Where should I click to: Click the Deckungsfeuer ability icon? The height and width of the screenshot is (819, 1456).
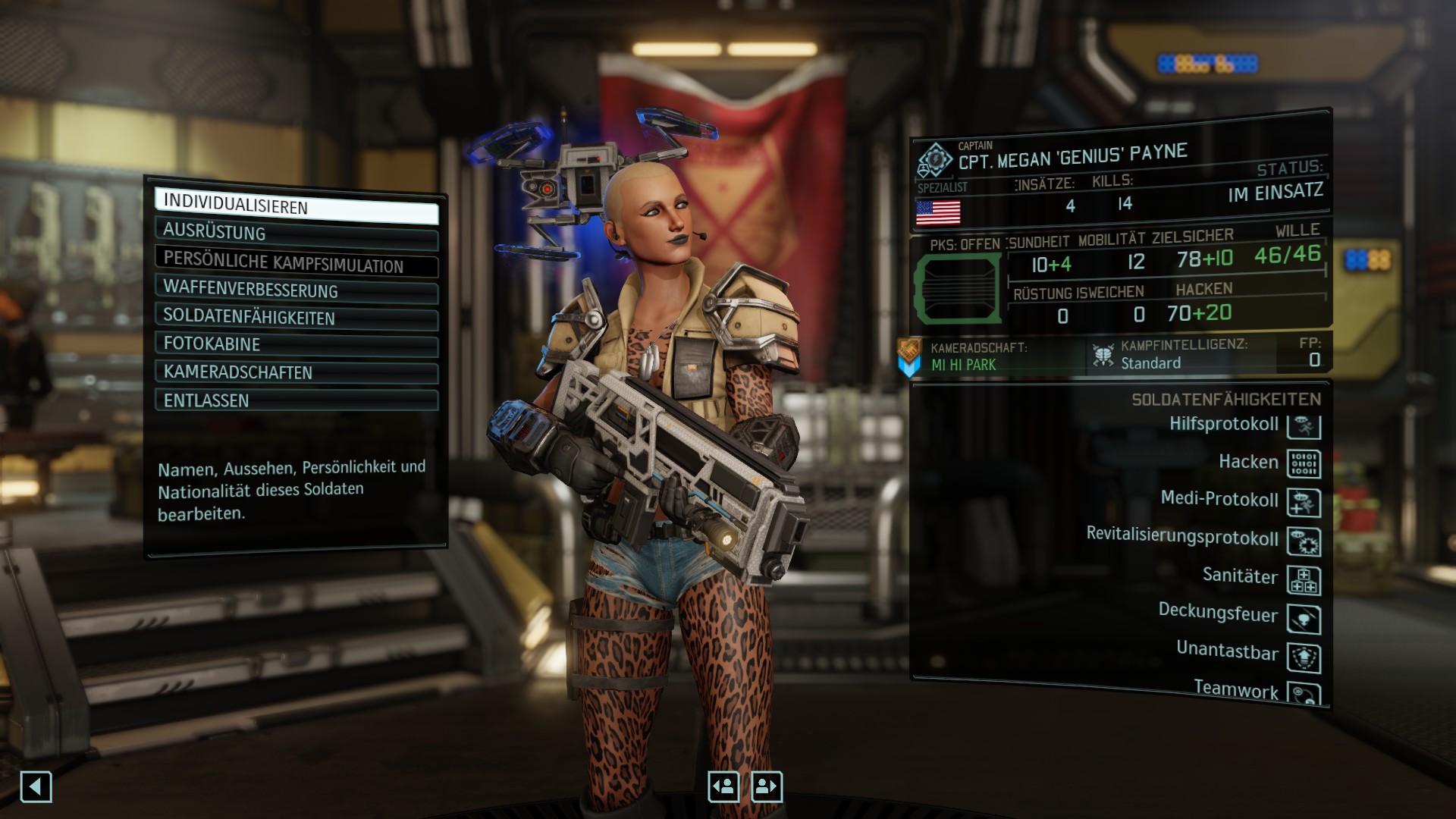[x=1304, y=619]
